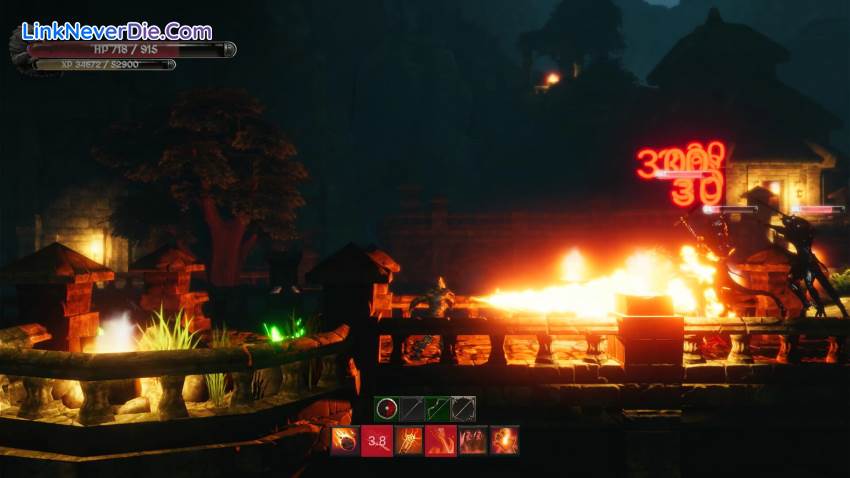Use the fiery claw strike ability
Image resolution: width=850 pixels, height=478 pixels.
point(408,440)
